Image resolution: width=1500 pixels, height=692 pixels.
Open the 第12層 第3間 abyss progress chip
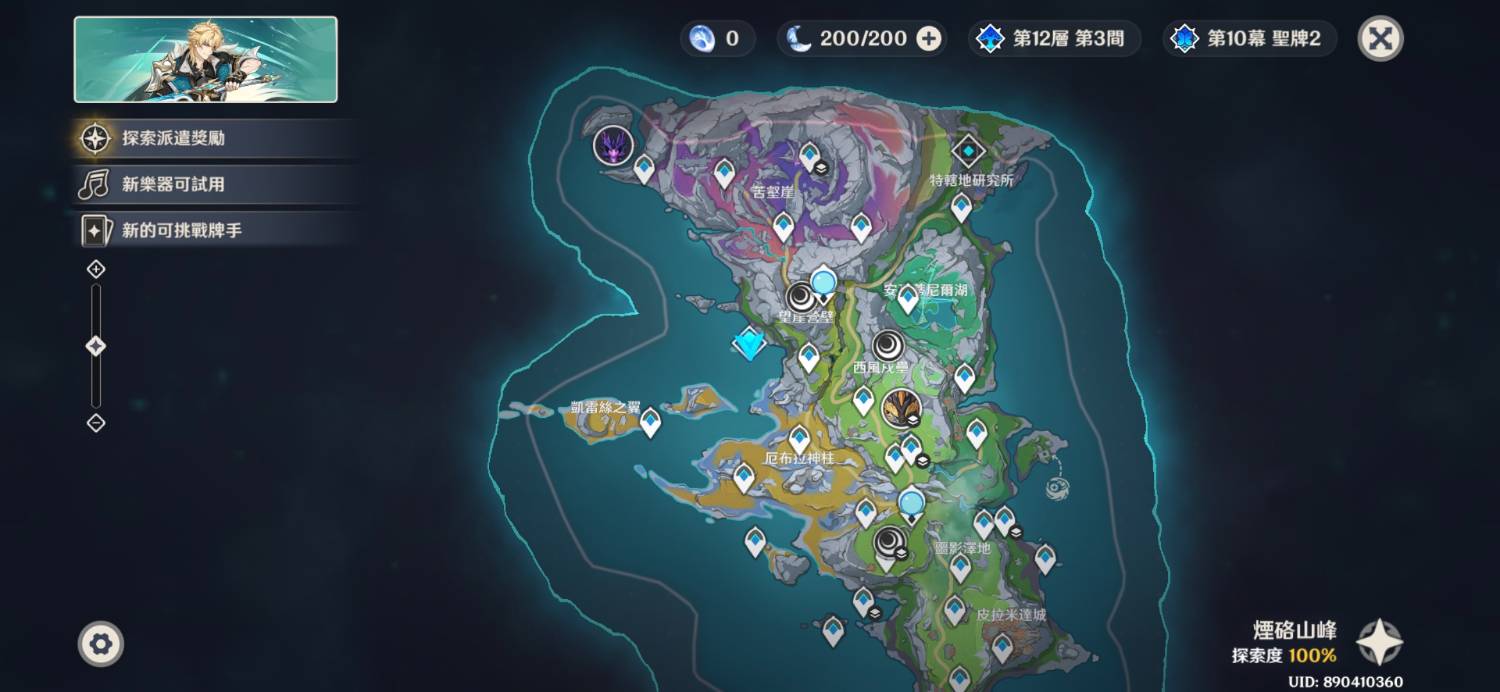point(1054,39)
